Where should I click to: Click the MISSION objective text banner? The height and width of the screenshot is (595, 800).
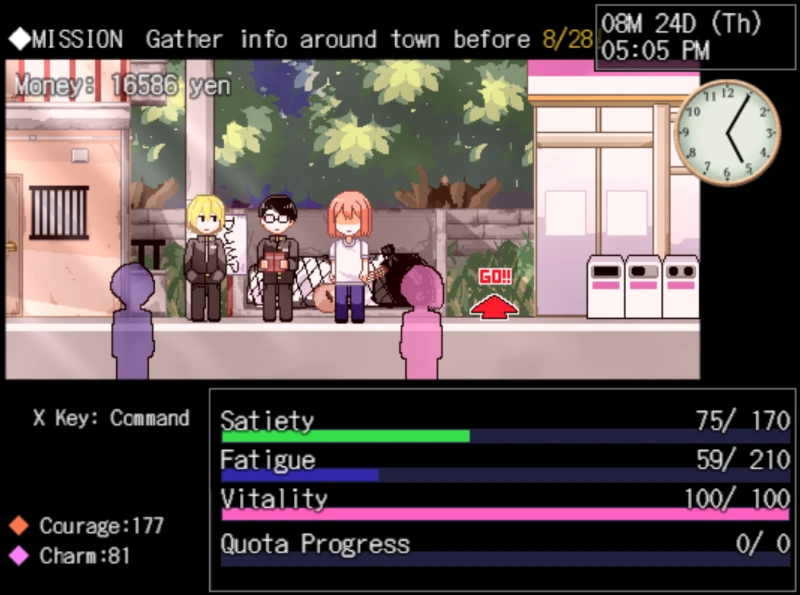(300, 40)
